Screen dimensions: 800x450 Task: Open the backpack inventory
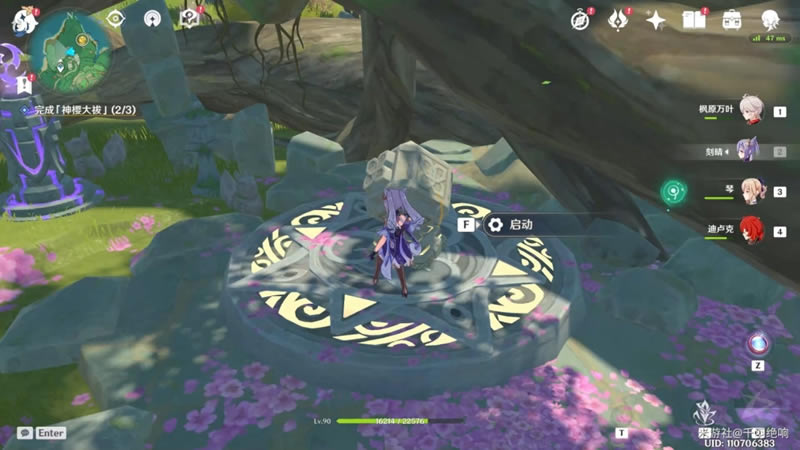[x=732, y=19]
